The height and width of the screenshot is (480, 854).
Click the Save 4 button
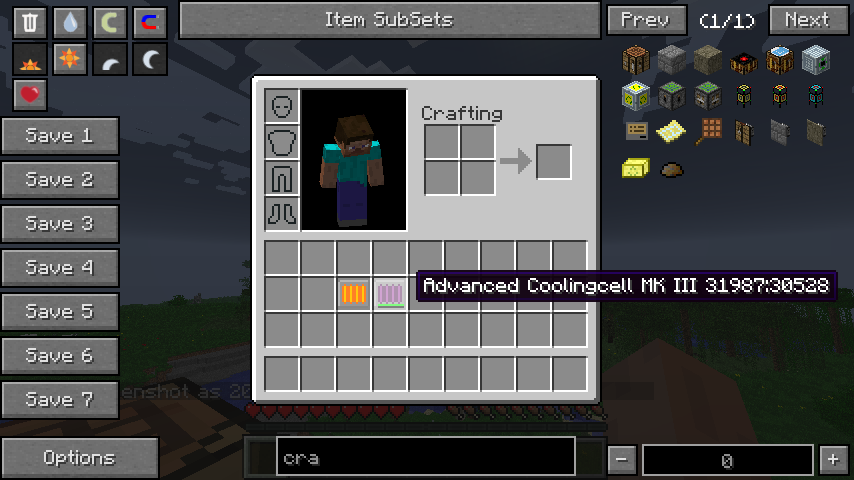[x=60, y=268]
